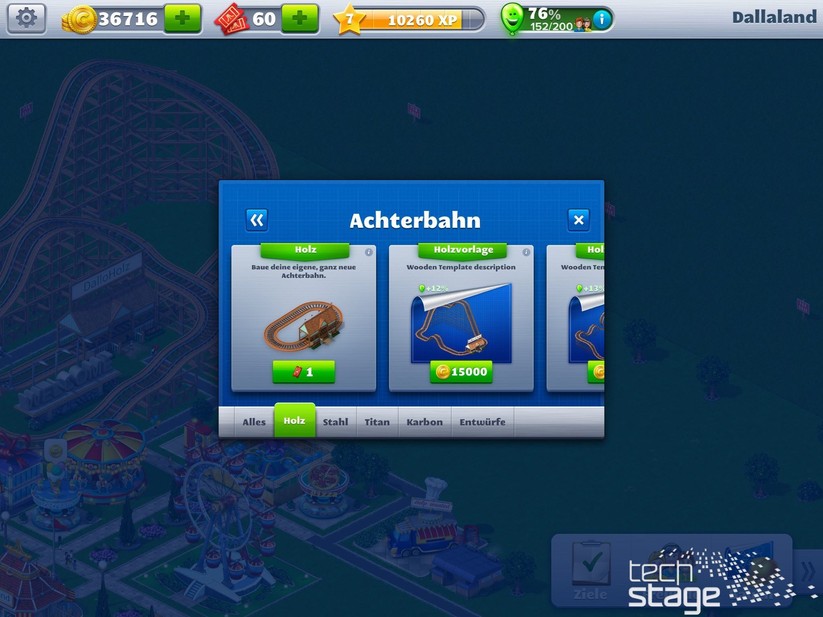Viewport: 823px width, 617px height.
Task: Buy more tickets with the plus button
Action: (x=300, y=18)
